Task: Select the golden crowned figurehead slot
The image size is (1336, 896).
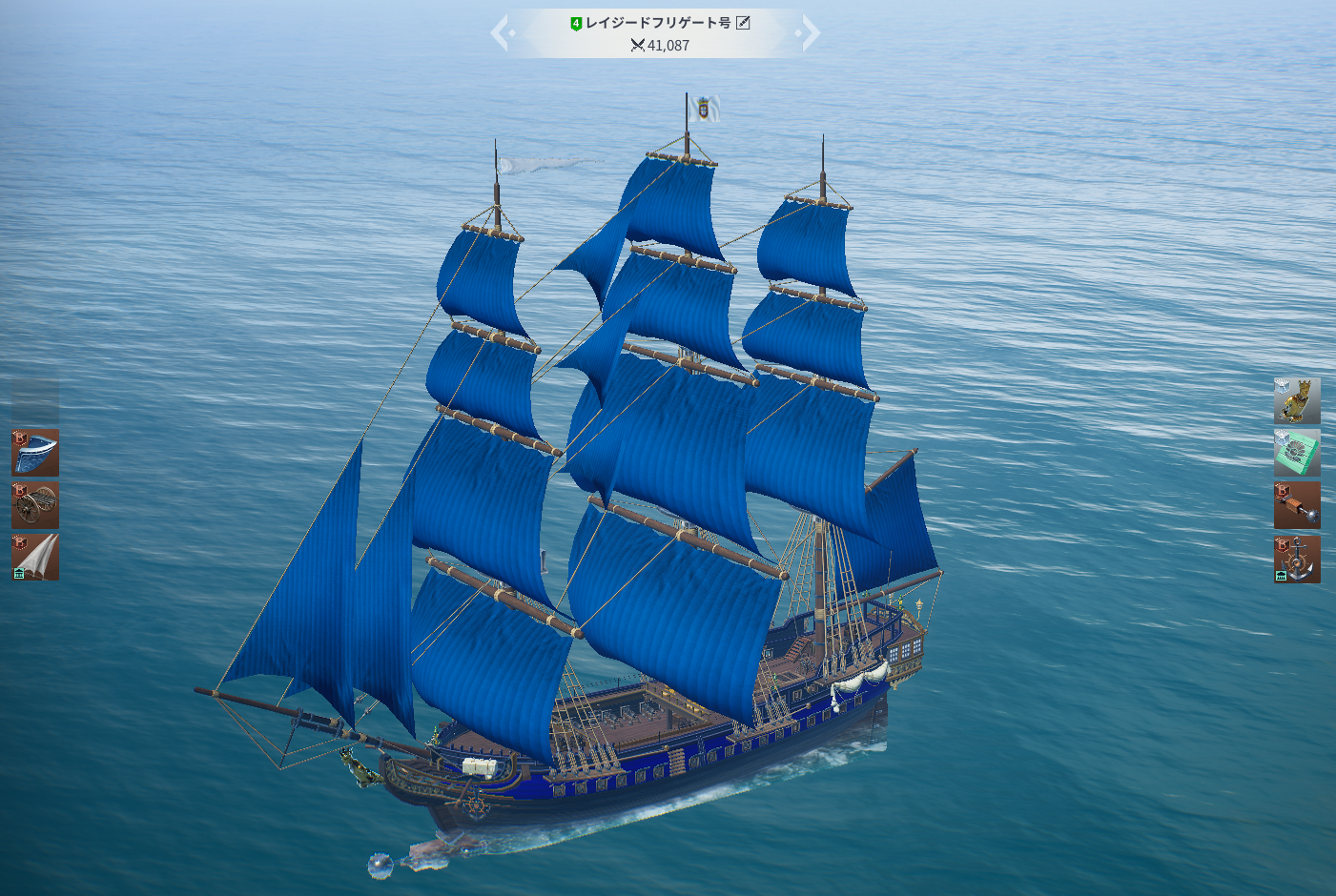Action: pyautogui.click(x=1297, y=400)
